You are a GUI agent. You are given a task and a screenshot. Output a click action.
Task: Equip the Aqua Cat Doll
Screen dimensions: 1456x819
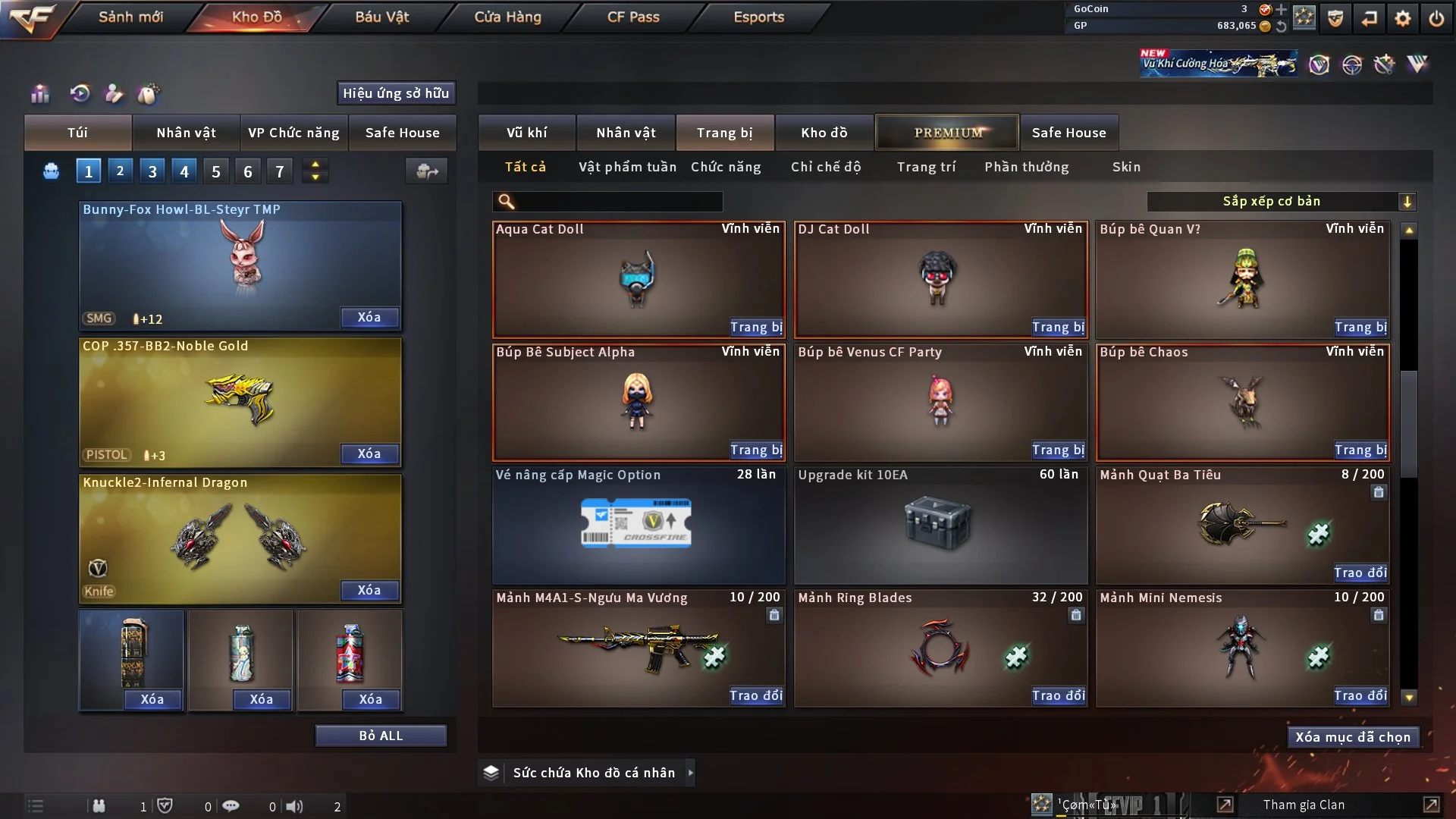pyautogui.click(x=756, y=327)
